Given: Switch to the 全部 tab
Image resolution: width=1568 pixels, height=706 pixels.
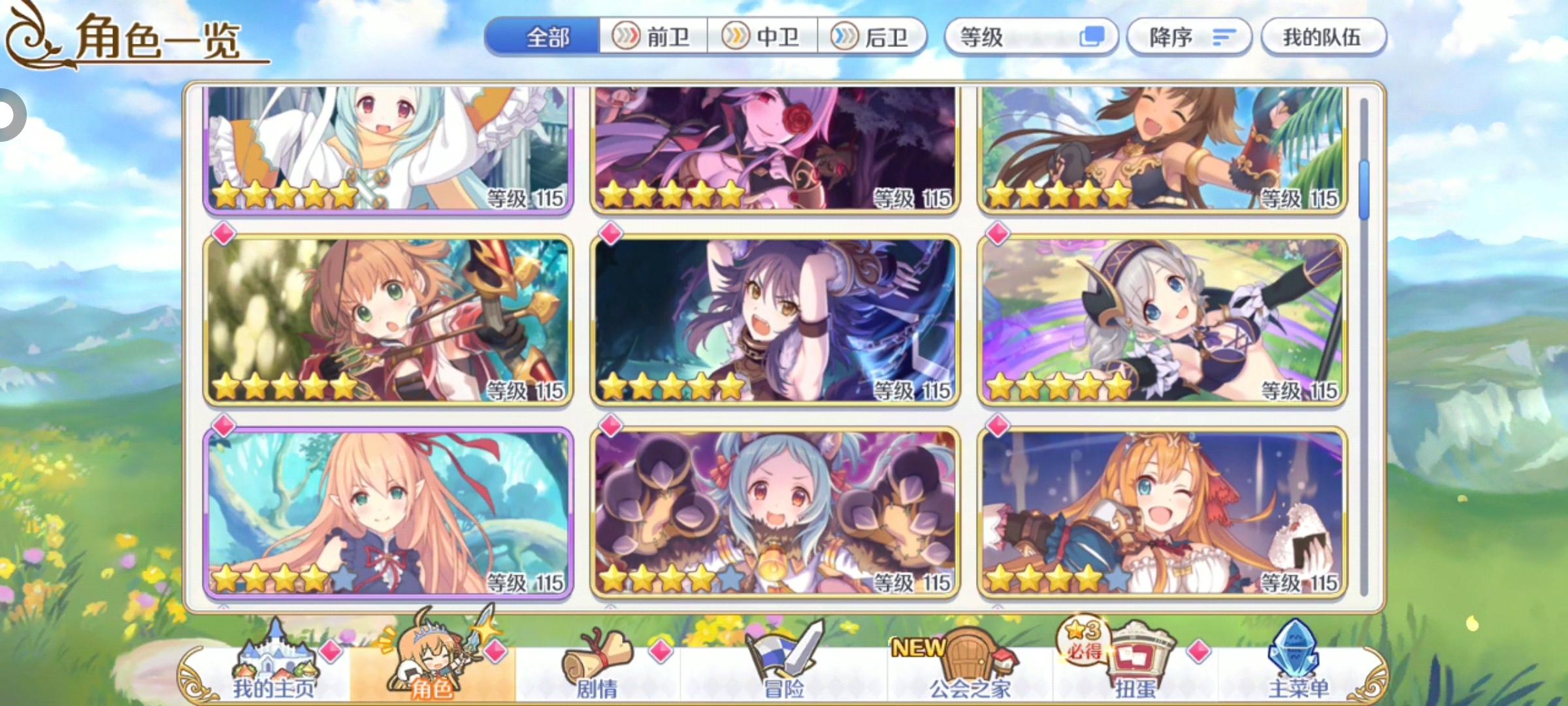Looking at the screenshot, I should tap(547, 37).
